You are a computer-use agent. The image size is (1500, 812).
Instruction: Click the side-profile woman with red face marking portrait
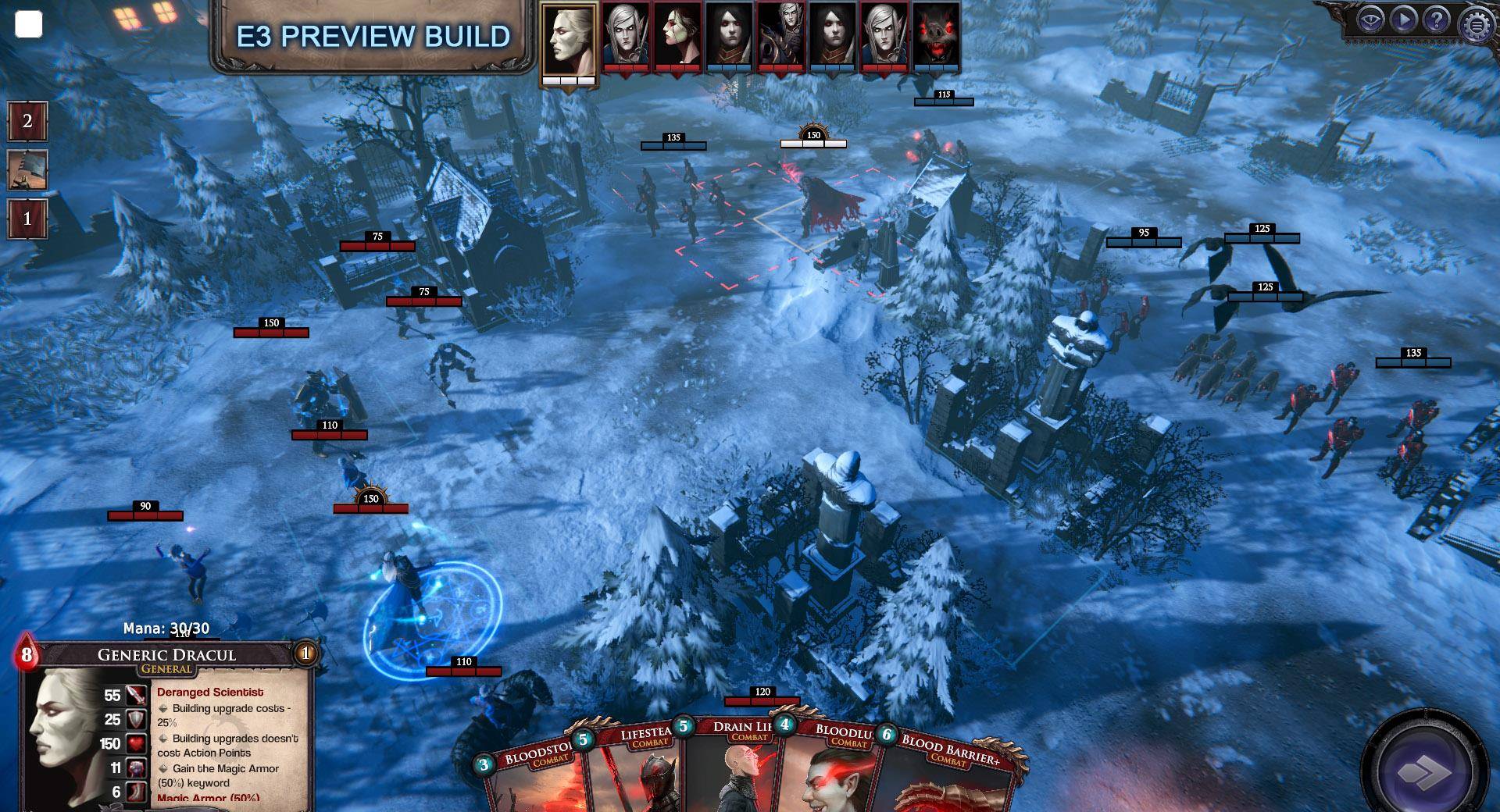(x=677, y=35)
